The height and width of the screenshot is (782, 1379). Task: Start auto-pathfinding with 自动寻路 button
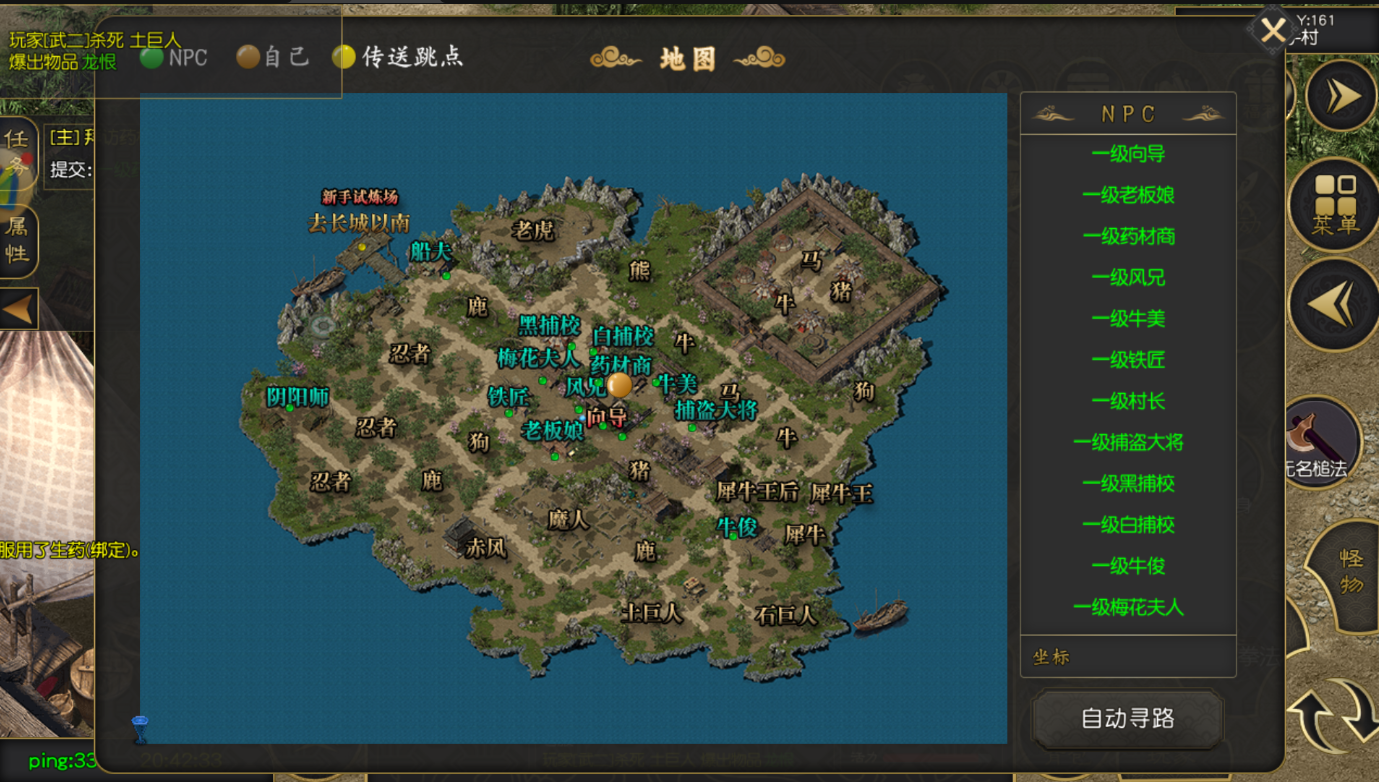[1127, 718]
